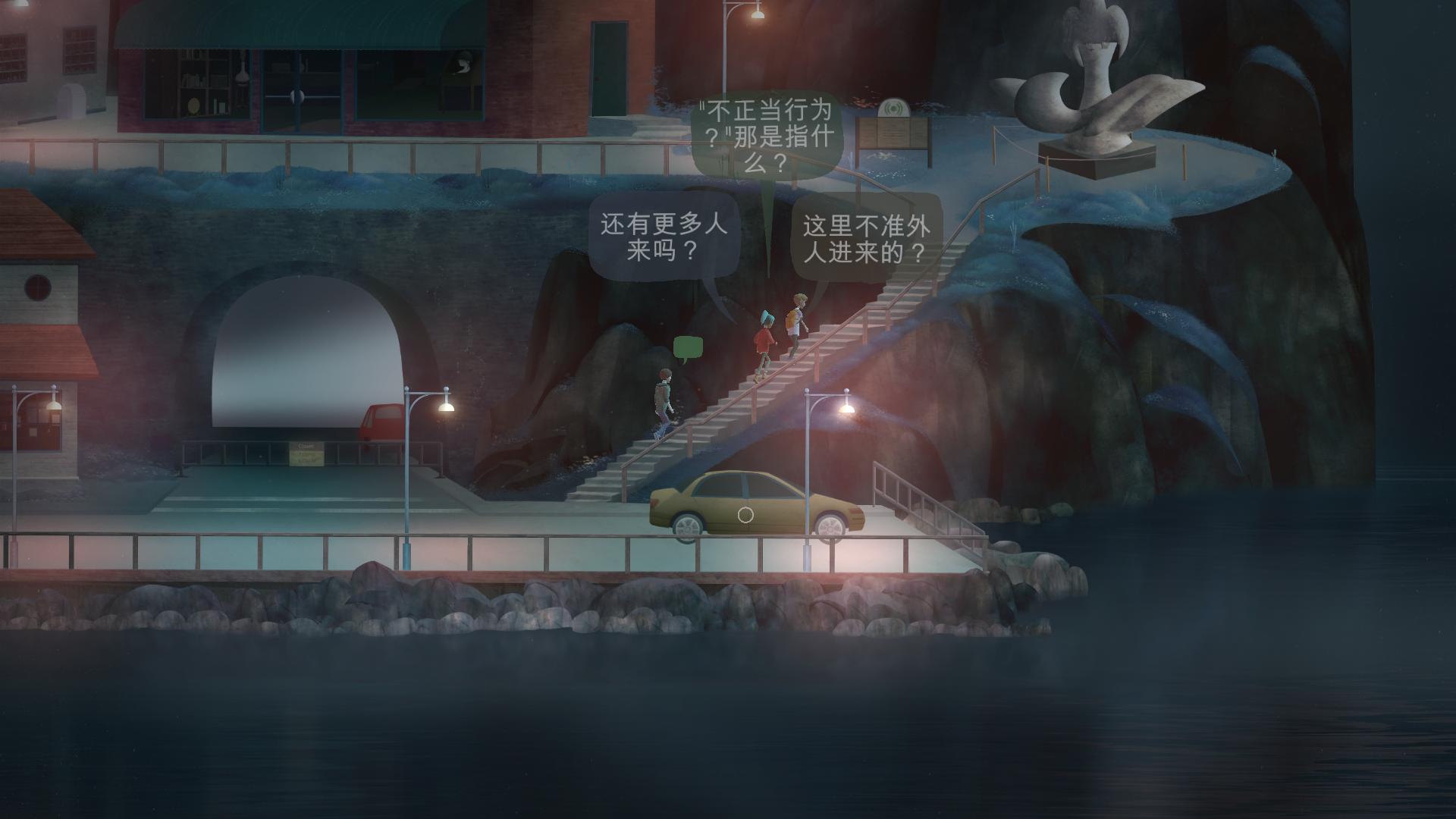Expand the dialogue bubble reading 还有更多人来吗？
1456x819 pixels.
(666, 235)
